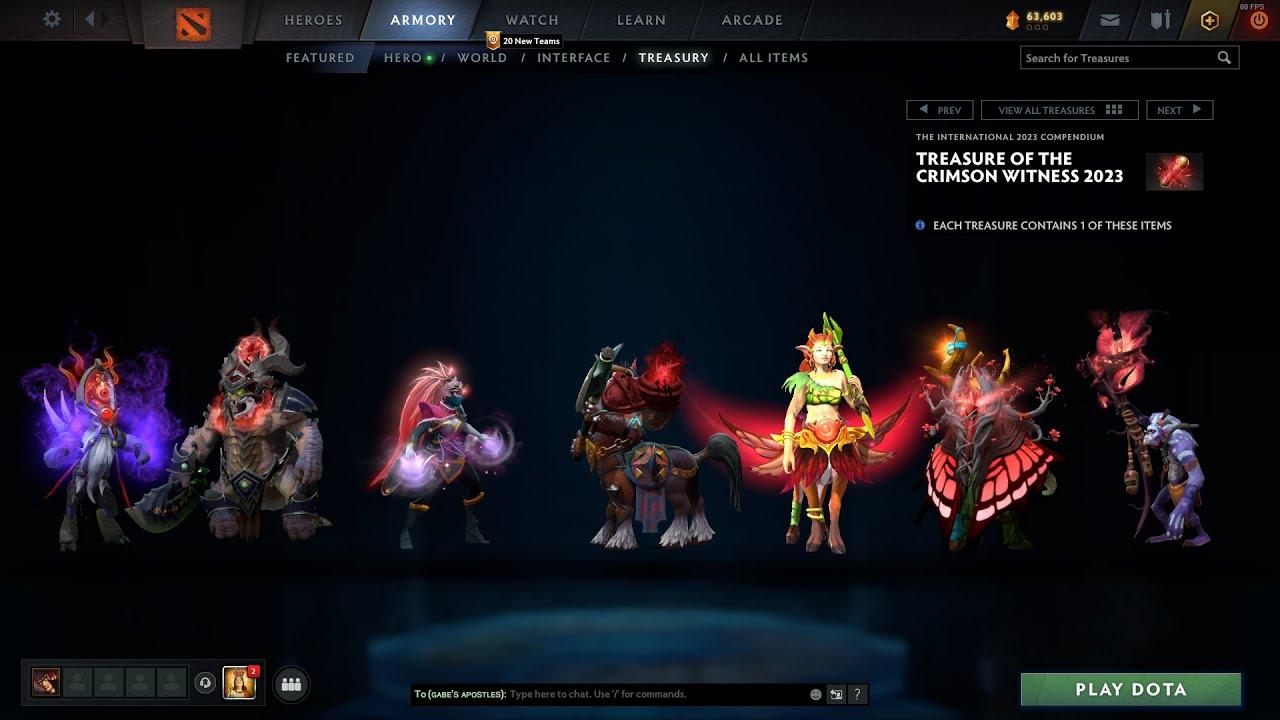Viewport: 1280px width, 720px height.
Task: Click the settings gear icon
Action: (52, 19)
